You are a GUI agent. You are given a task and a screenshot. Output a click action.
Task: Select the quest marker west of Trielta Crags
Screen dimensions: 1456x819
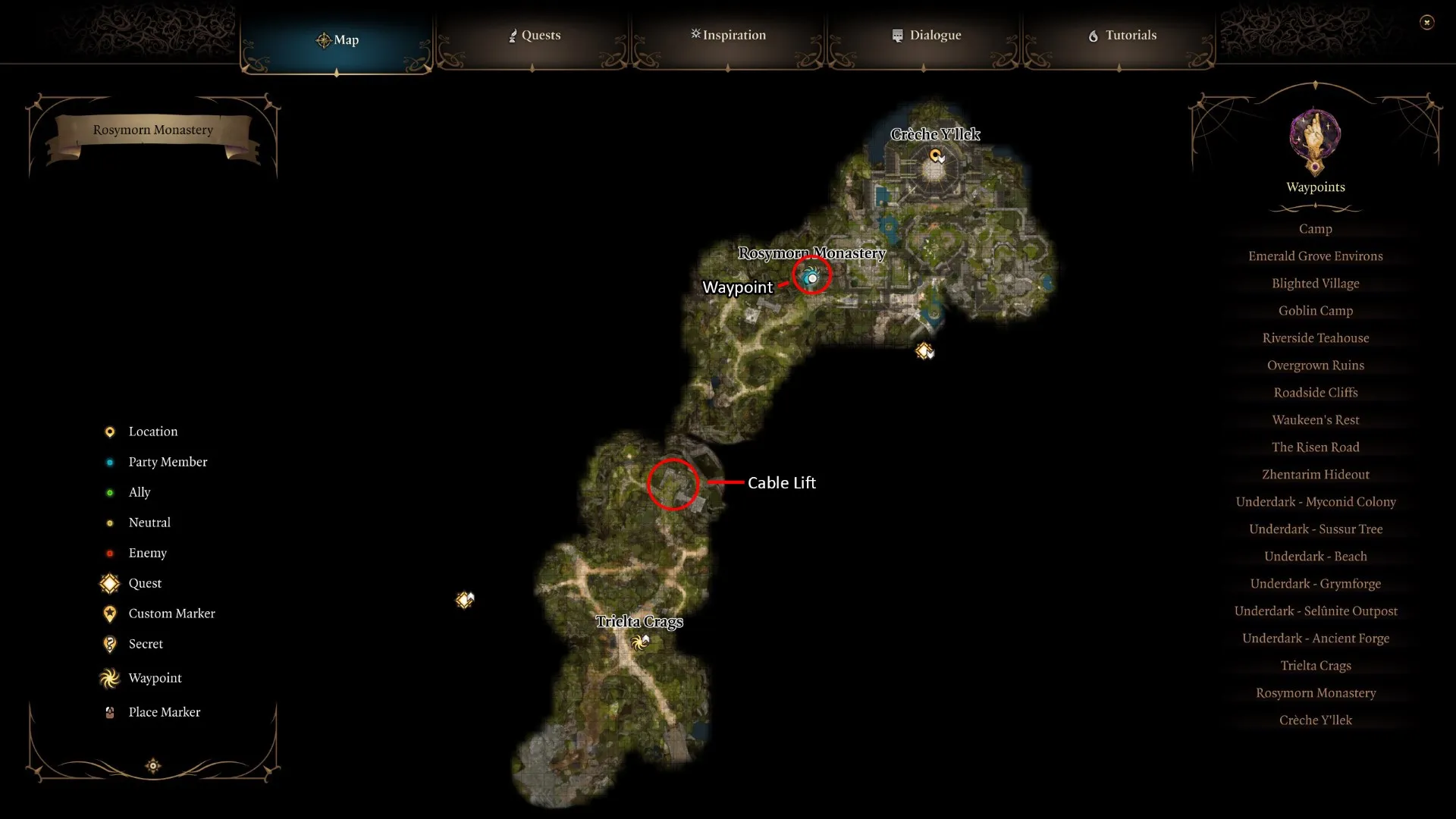[463, 599]
